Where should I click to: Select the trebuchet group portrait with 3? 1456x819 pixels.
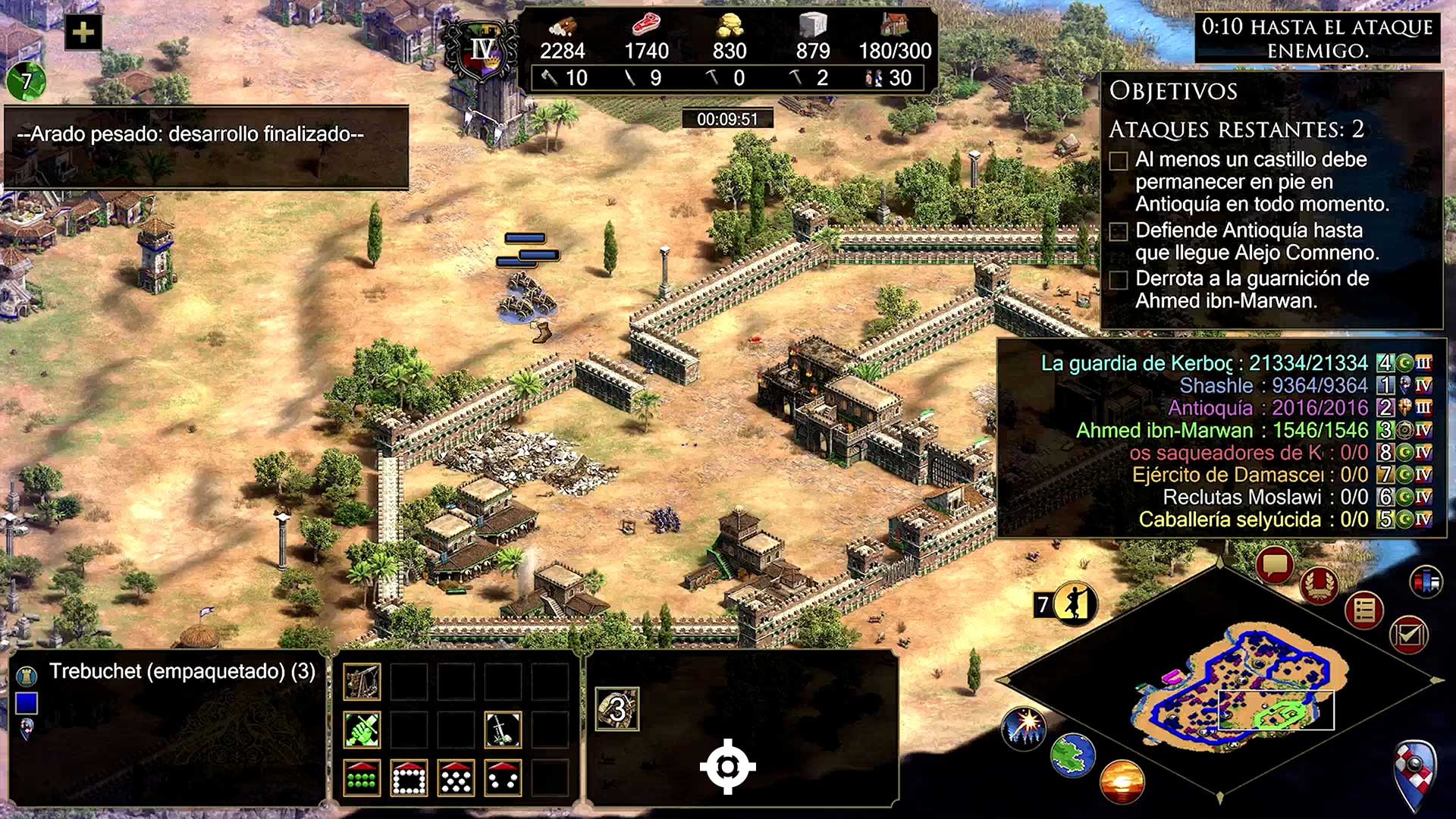pos(617,709)
